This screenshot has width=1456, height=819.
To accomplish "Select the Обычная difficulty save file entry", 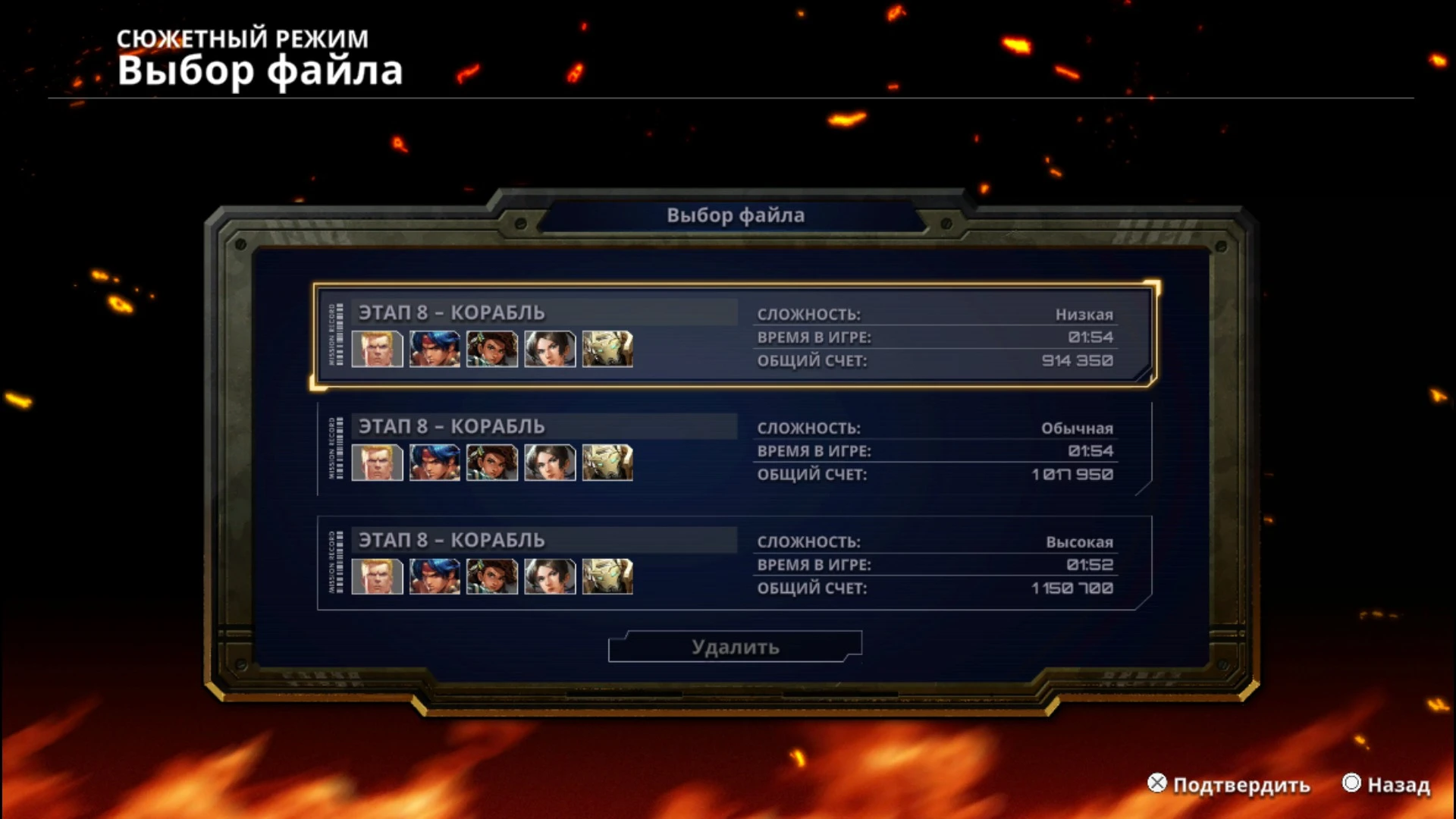I will point(732,451).
